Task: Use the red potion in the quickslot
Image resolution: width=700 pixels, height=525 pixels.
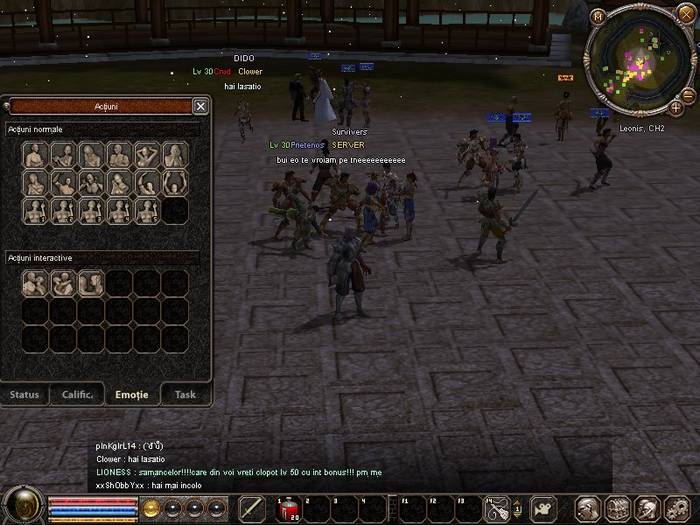Action: coord(288,509)
